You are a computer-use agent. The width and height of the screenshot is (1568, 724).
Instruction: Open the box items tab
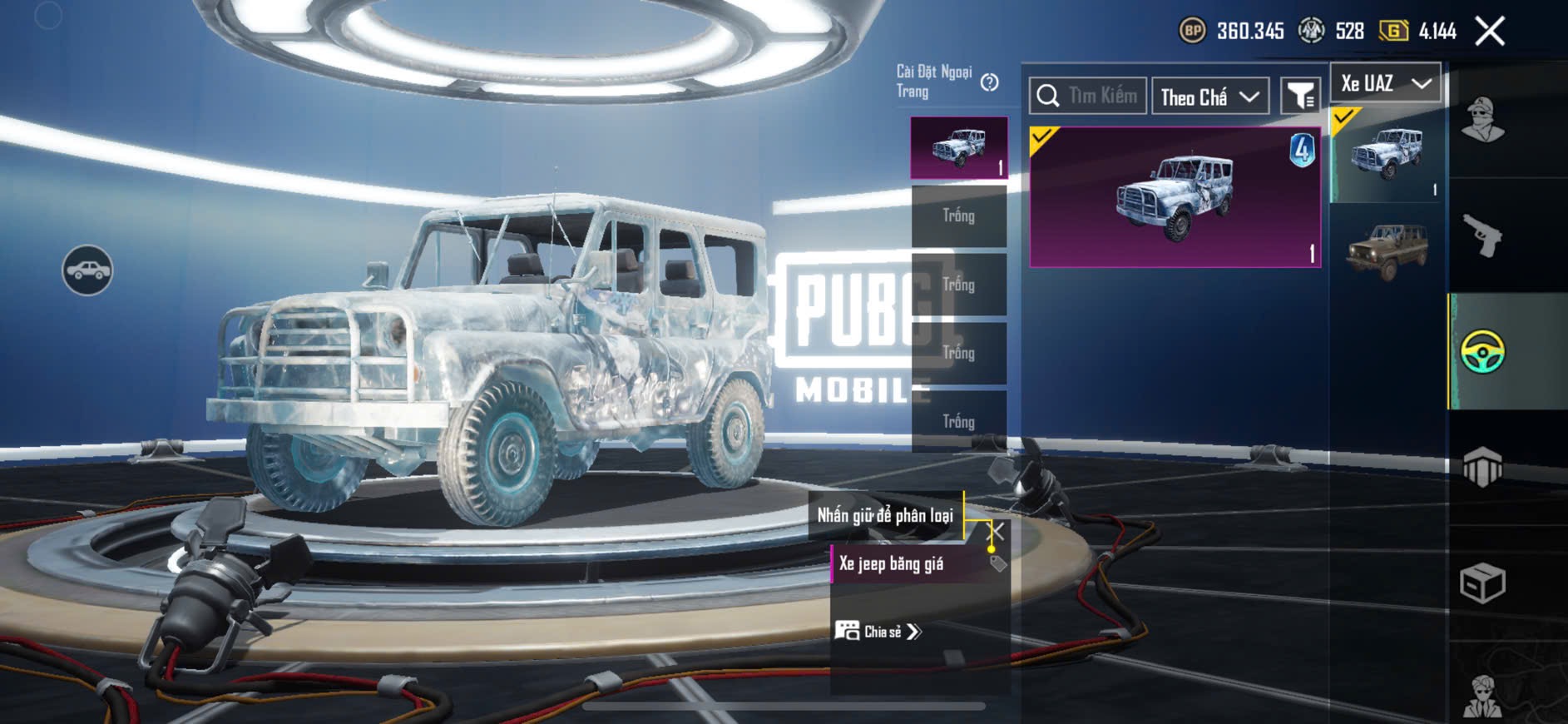1482,583
